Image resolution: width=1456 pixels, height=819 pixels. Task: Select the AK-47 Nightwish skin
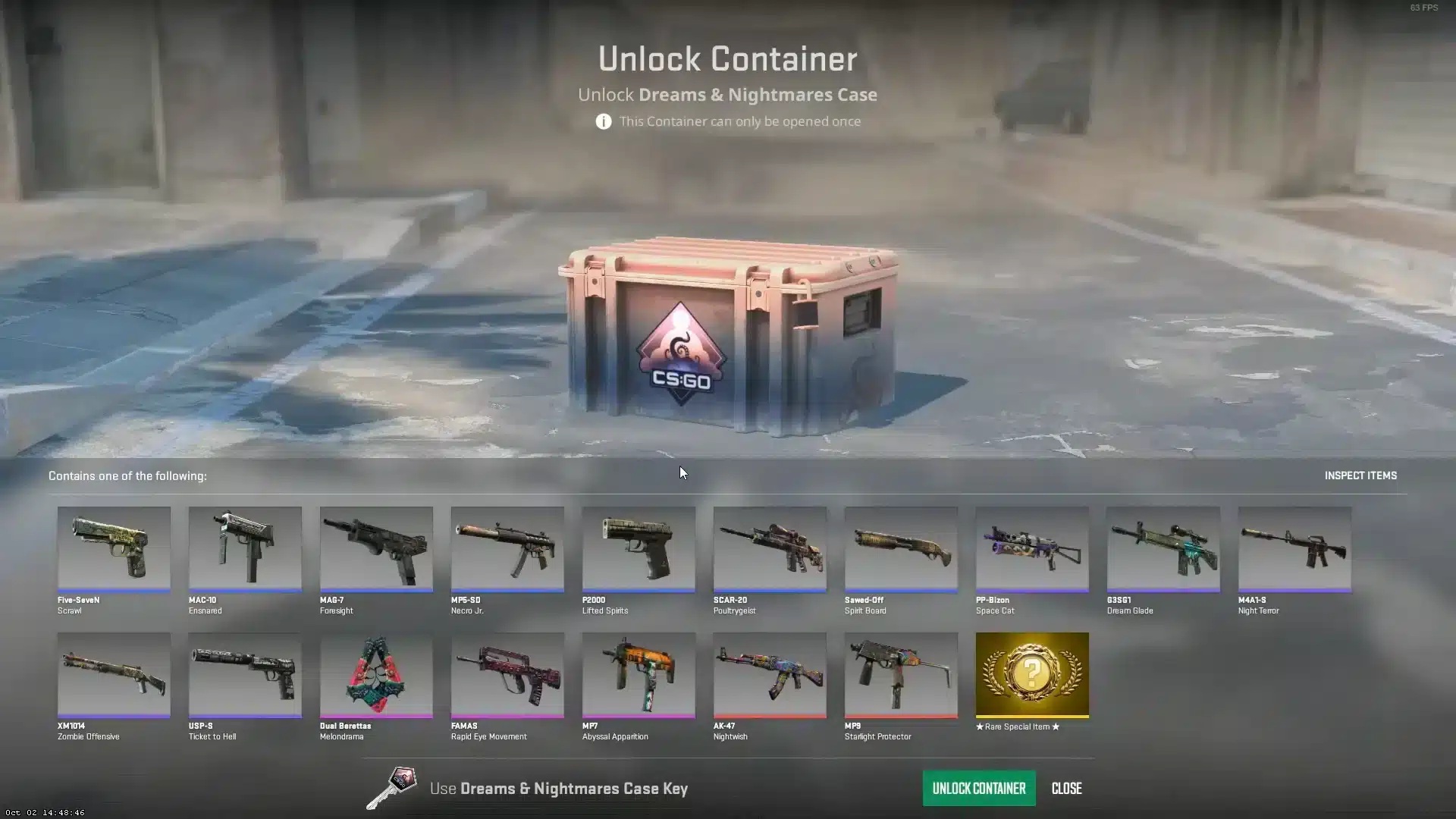[x=770, y=675]
